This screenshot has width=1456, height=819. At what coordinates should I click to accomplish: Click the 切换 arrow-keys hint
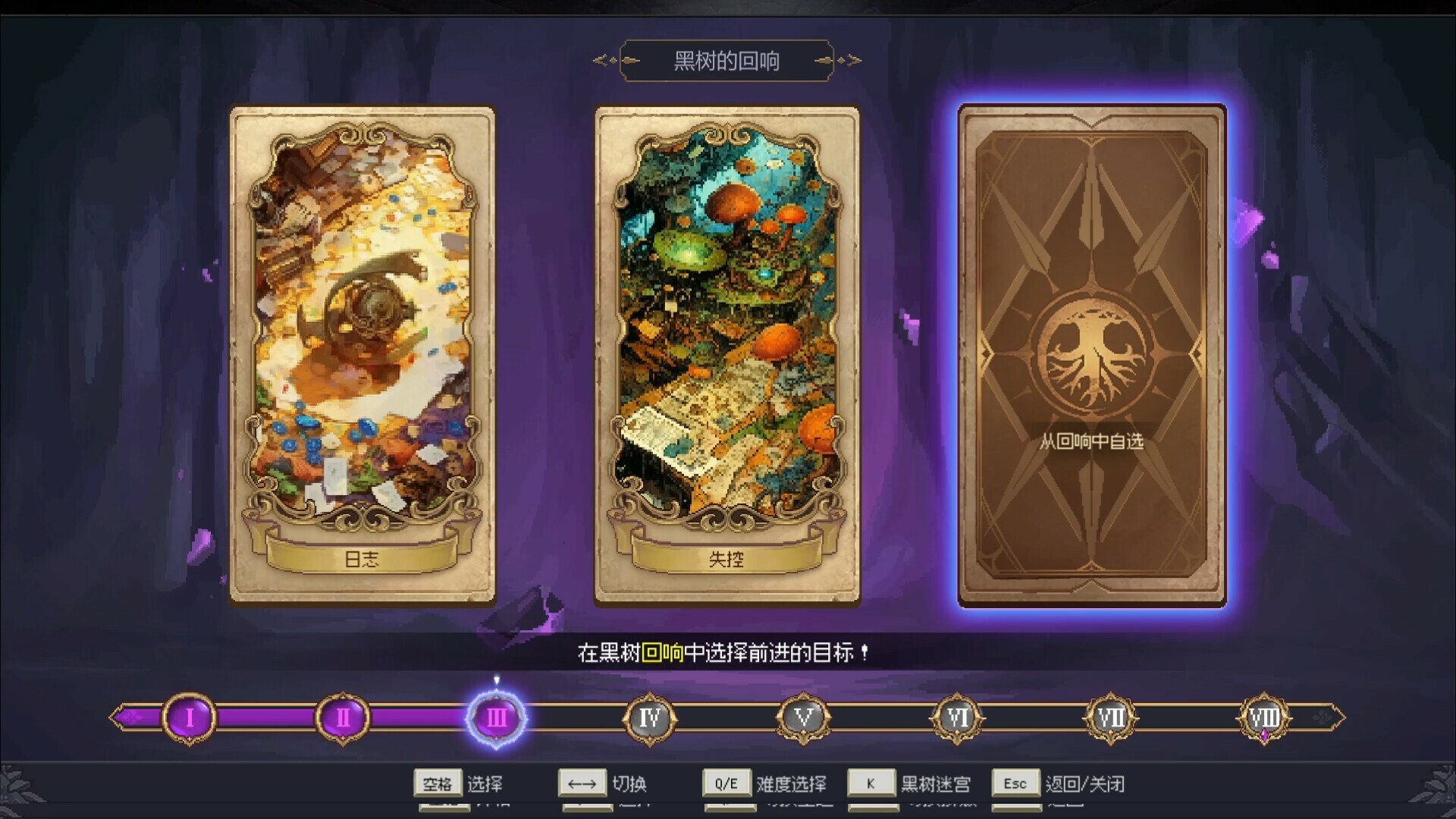click(582, 783)
